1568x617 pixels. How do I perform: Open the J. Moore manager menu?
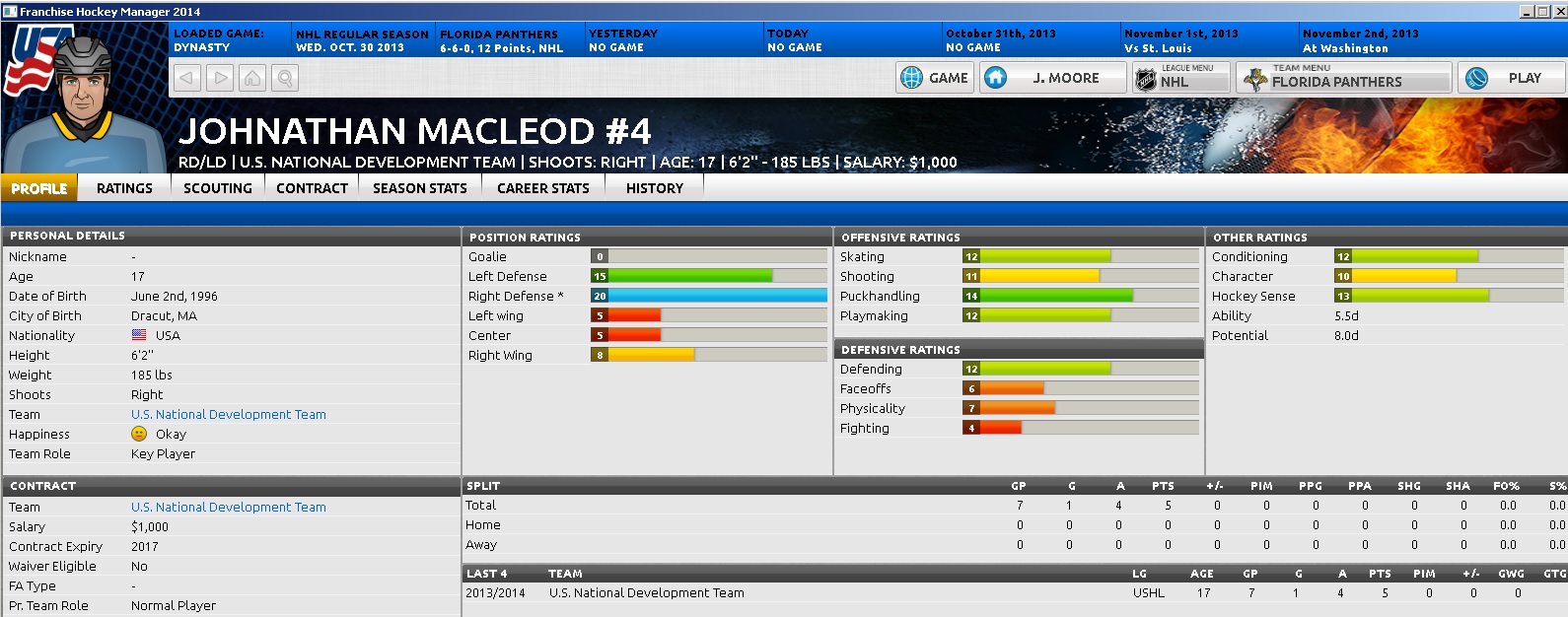tap(1053, 78)
